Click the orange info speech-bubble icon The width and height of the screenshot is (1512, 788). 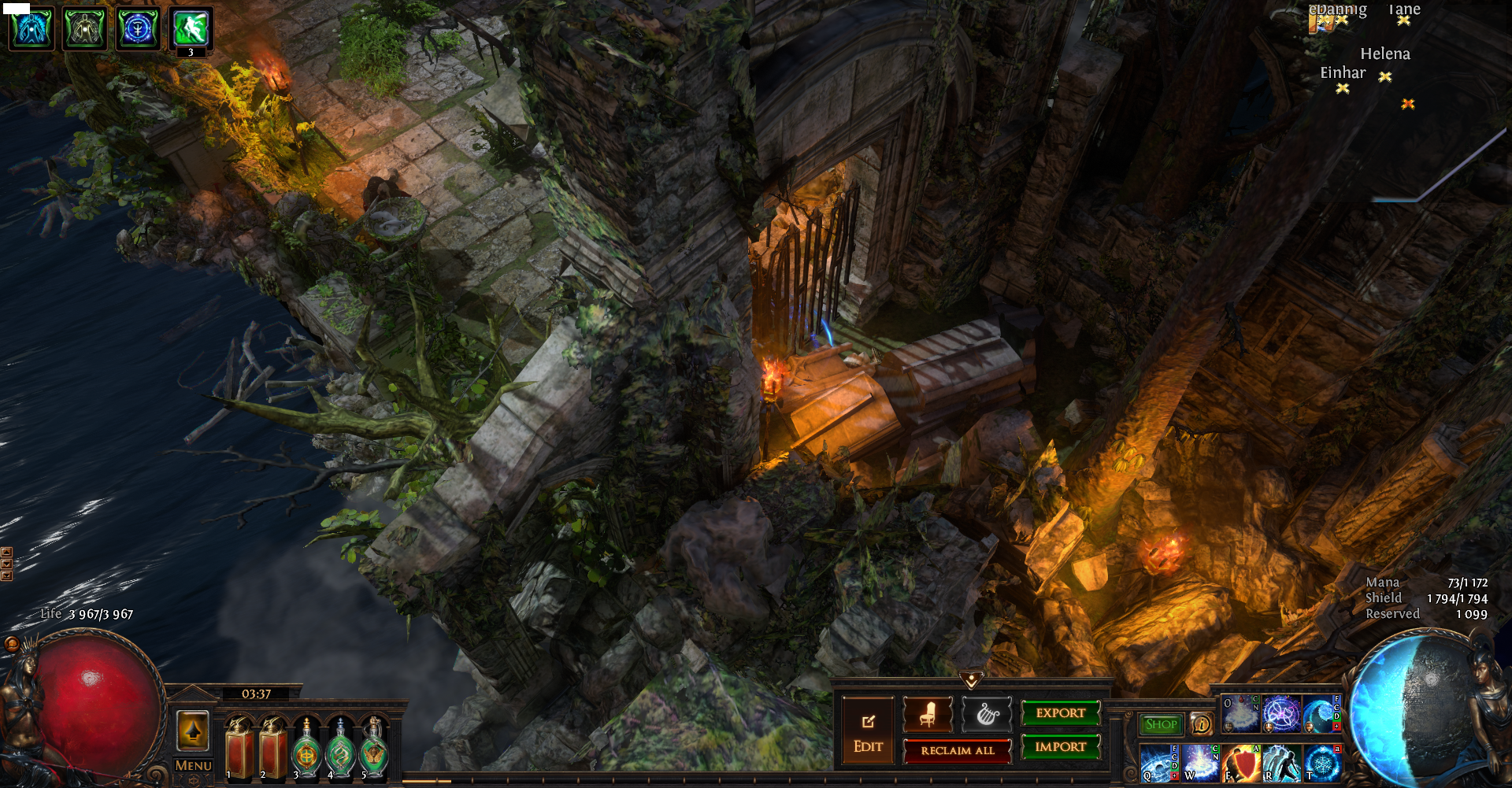pyautogui.click(x=1201, y=723)
